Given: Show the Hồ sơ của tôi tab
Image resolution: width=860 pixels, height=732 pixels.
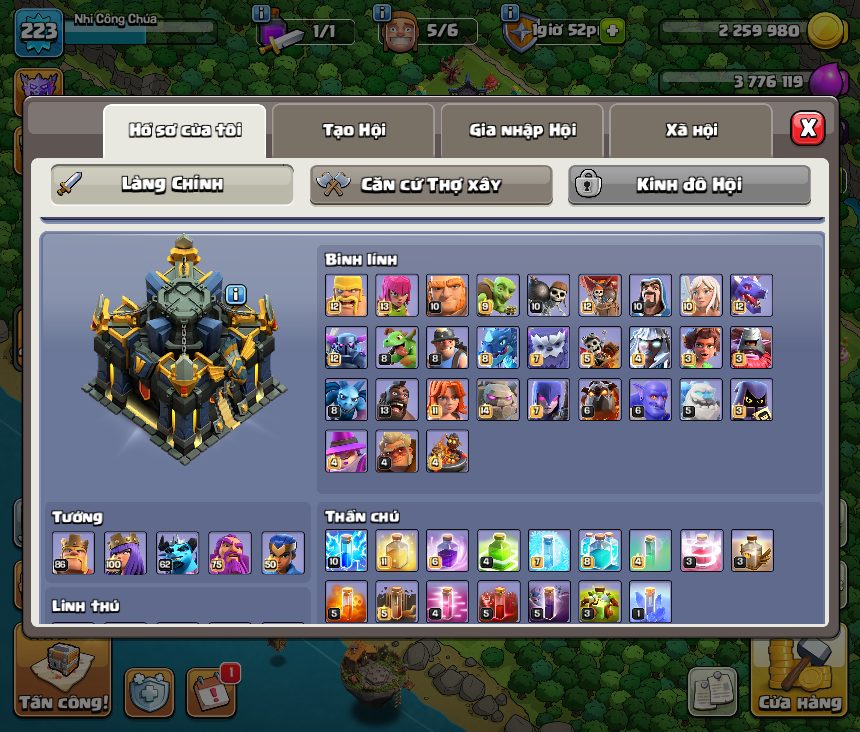Looking at the screenshot, I should (x=185, y=130).
